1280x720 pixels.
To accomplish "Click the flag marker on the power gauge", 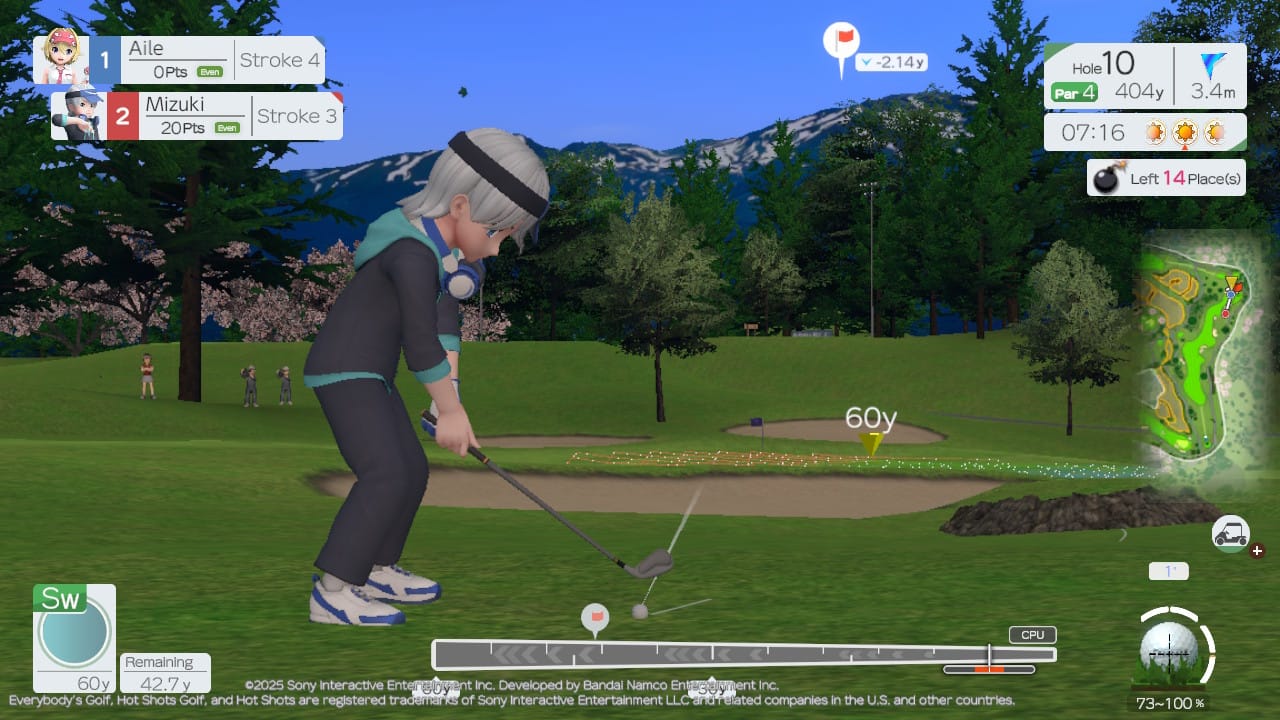I will point(595,619).
